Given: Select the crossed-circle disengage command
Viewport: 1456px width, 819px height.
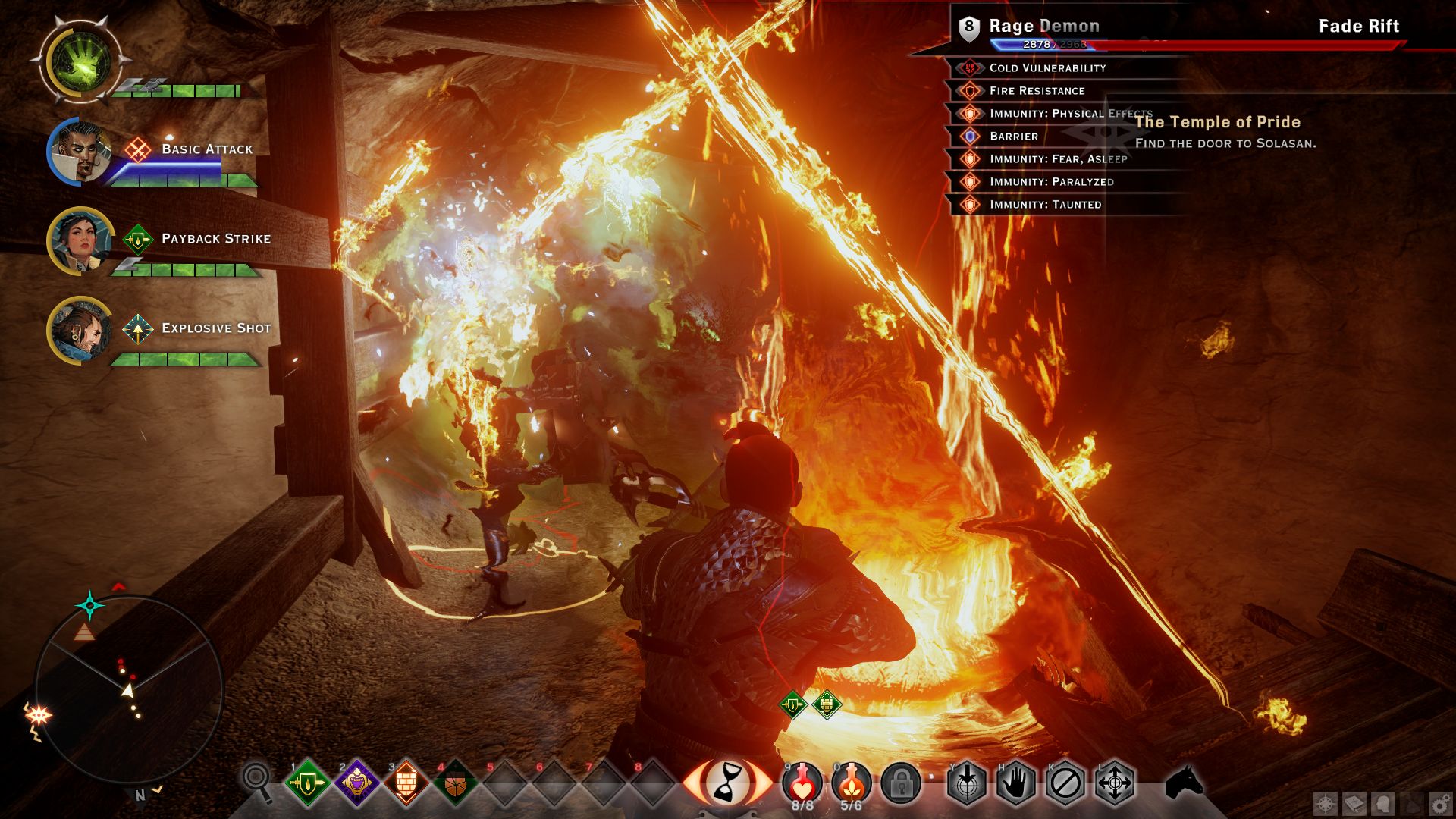Looking at the screenshot, I should pos(1065,783).
